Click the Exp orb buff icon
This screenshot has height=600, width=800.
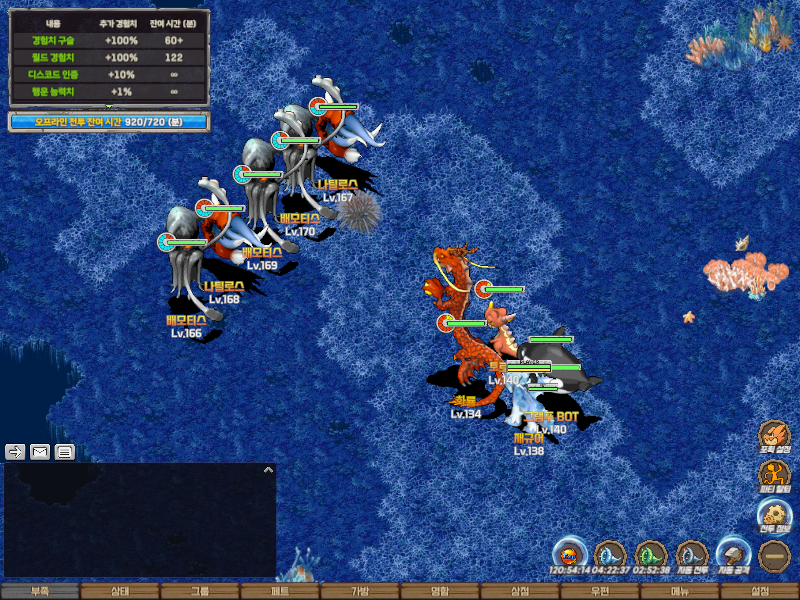[x=569, y=555]
